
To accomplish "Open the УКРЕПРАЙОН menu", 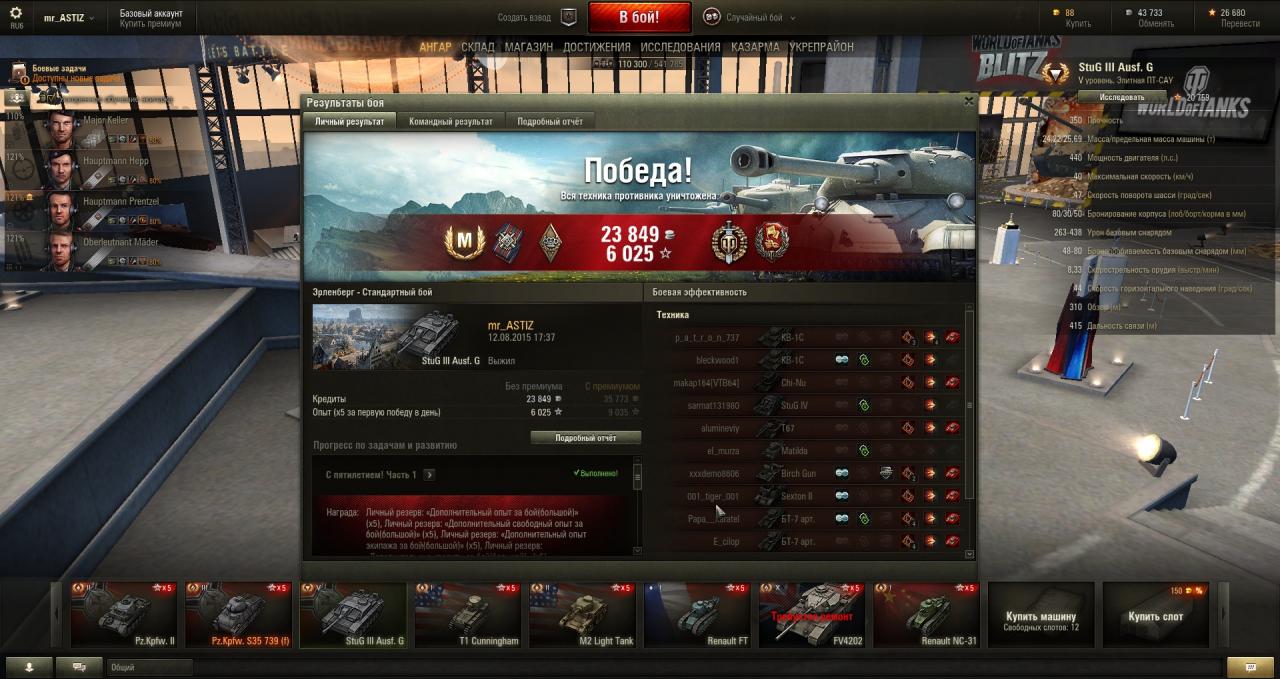I will (x=821, y=47).
